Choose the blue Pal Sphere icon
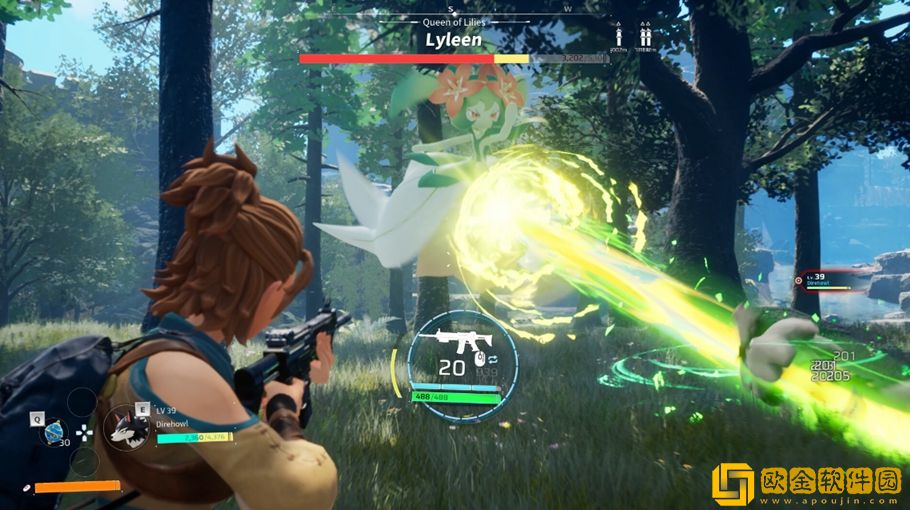Screen dimensions: 910x510 53,431
